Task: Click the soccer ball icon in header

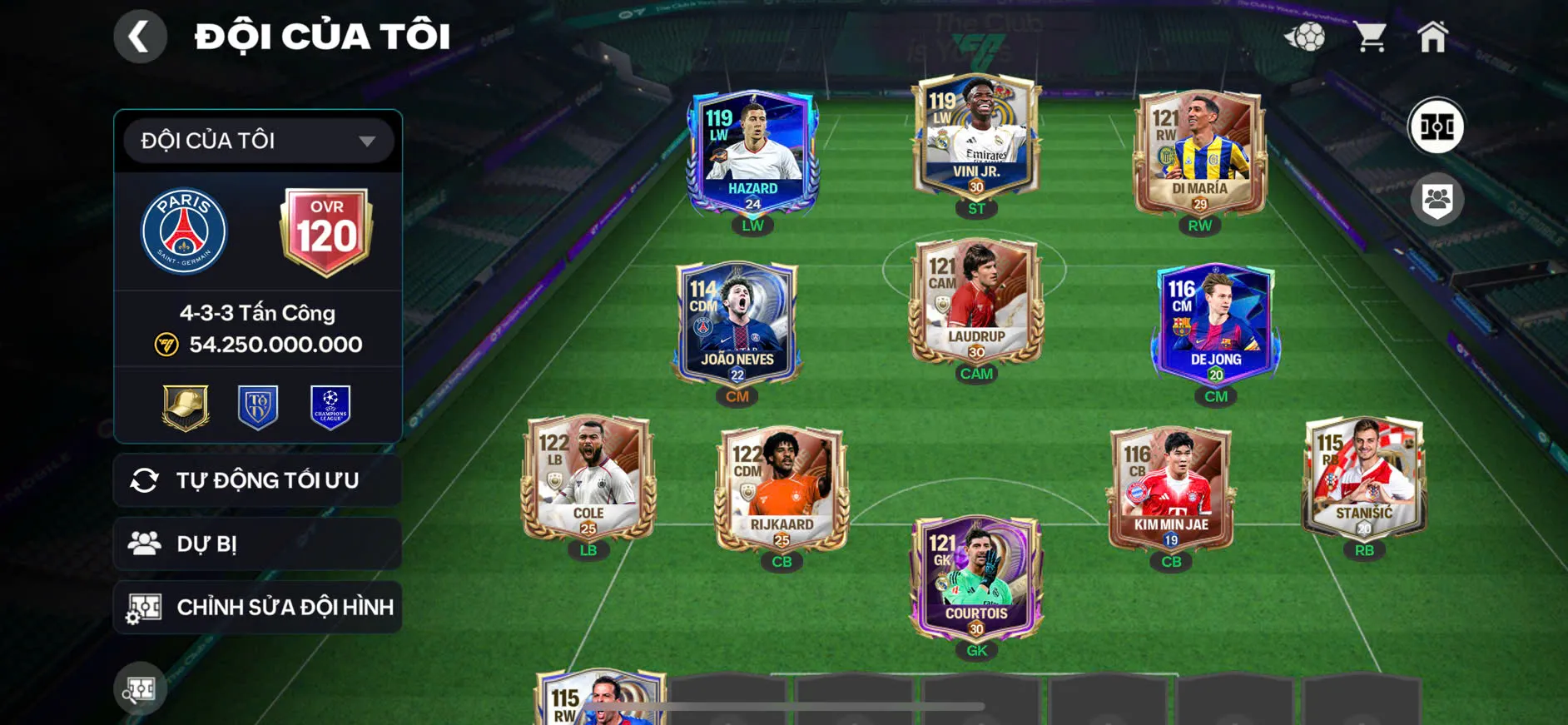Action: pos(1305,37)
